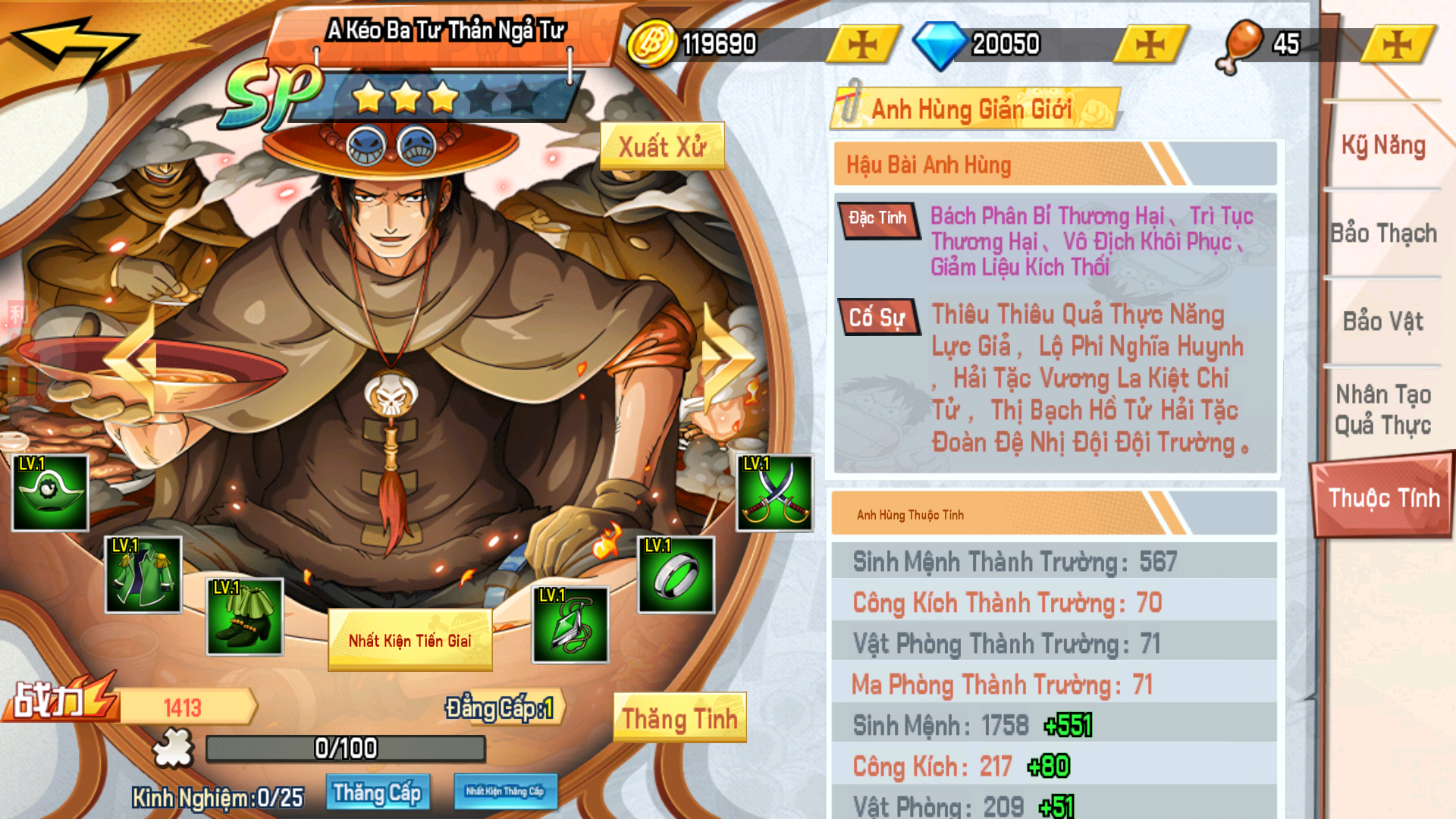Image resolution: width=1456 pixels, height=819 pixels.
Task: Click the 0/100 experience progress bar
Action: (345, 746)
